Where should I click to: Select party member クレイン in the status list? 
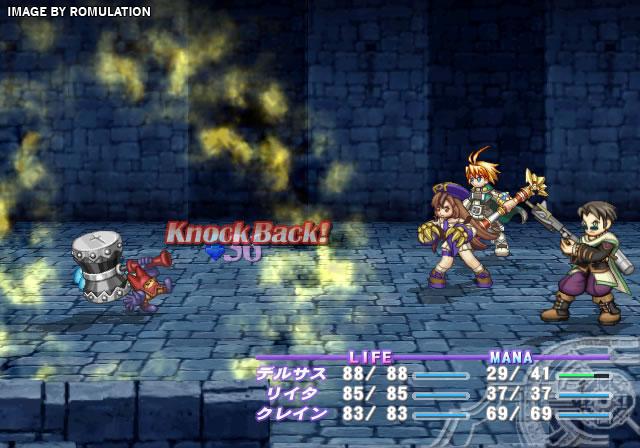(292, 413)
